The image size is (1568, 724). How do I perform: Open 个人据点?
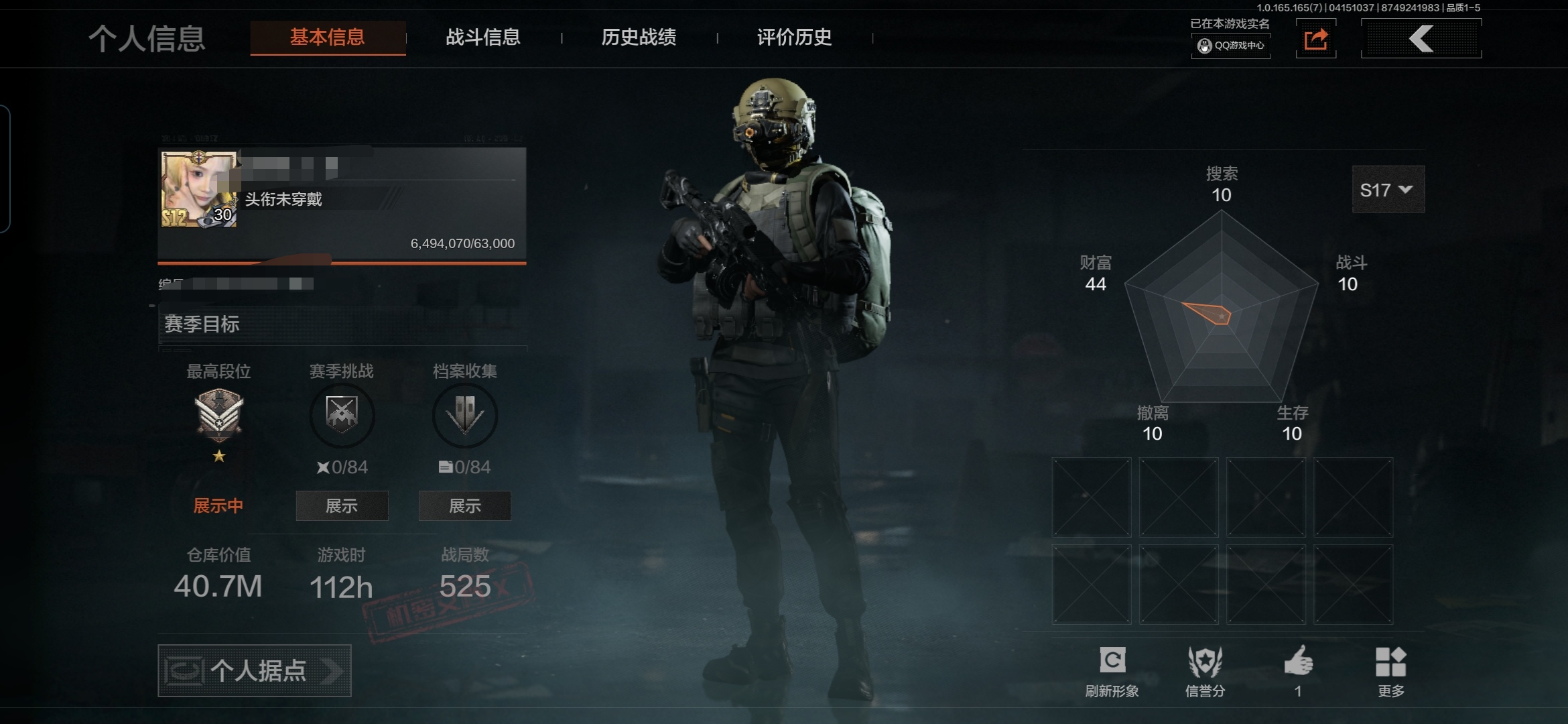tap(255, 670)
